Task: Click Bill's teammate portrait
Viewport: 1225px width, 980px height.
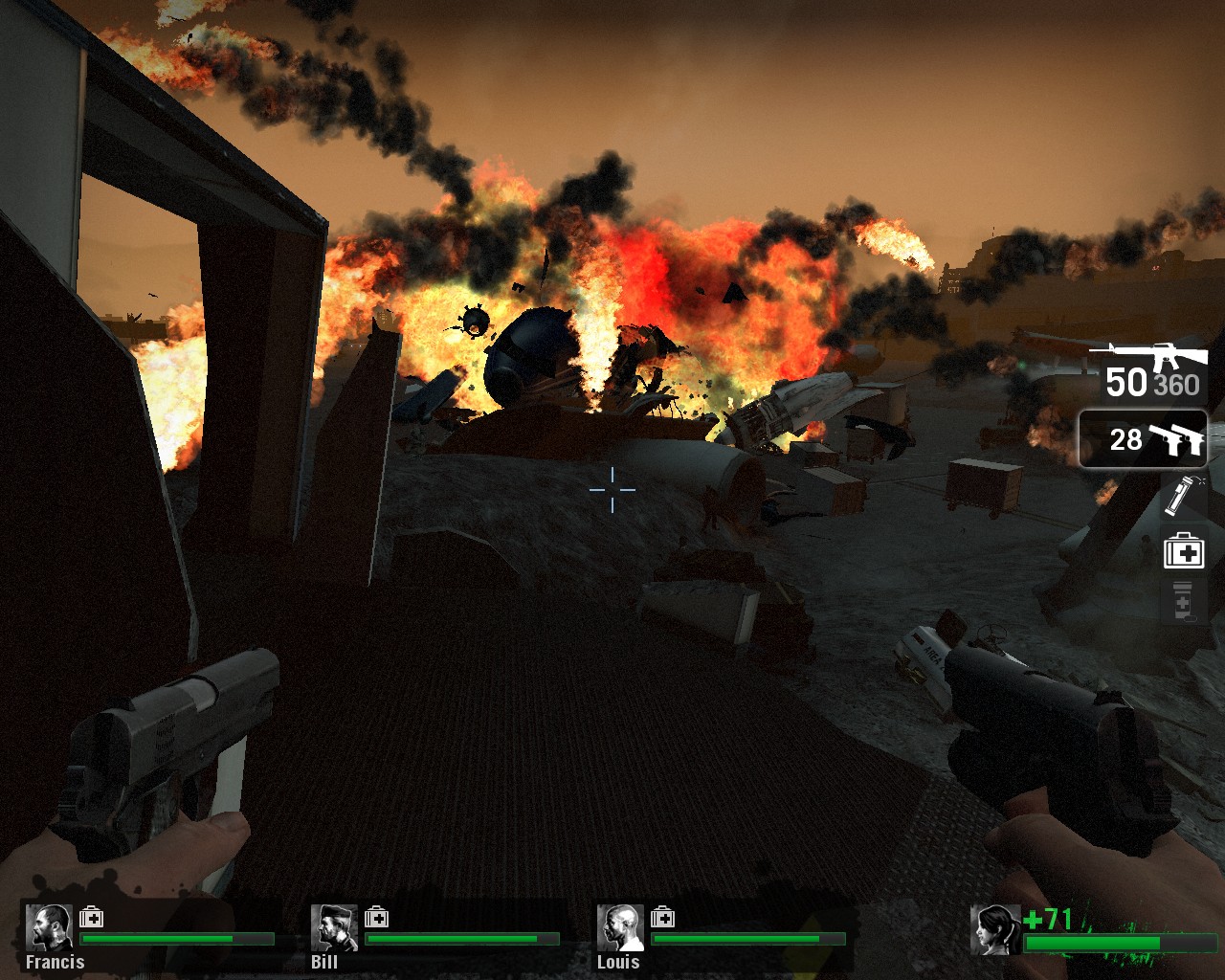Action: [334, 927]
